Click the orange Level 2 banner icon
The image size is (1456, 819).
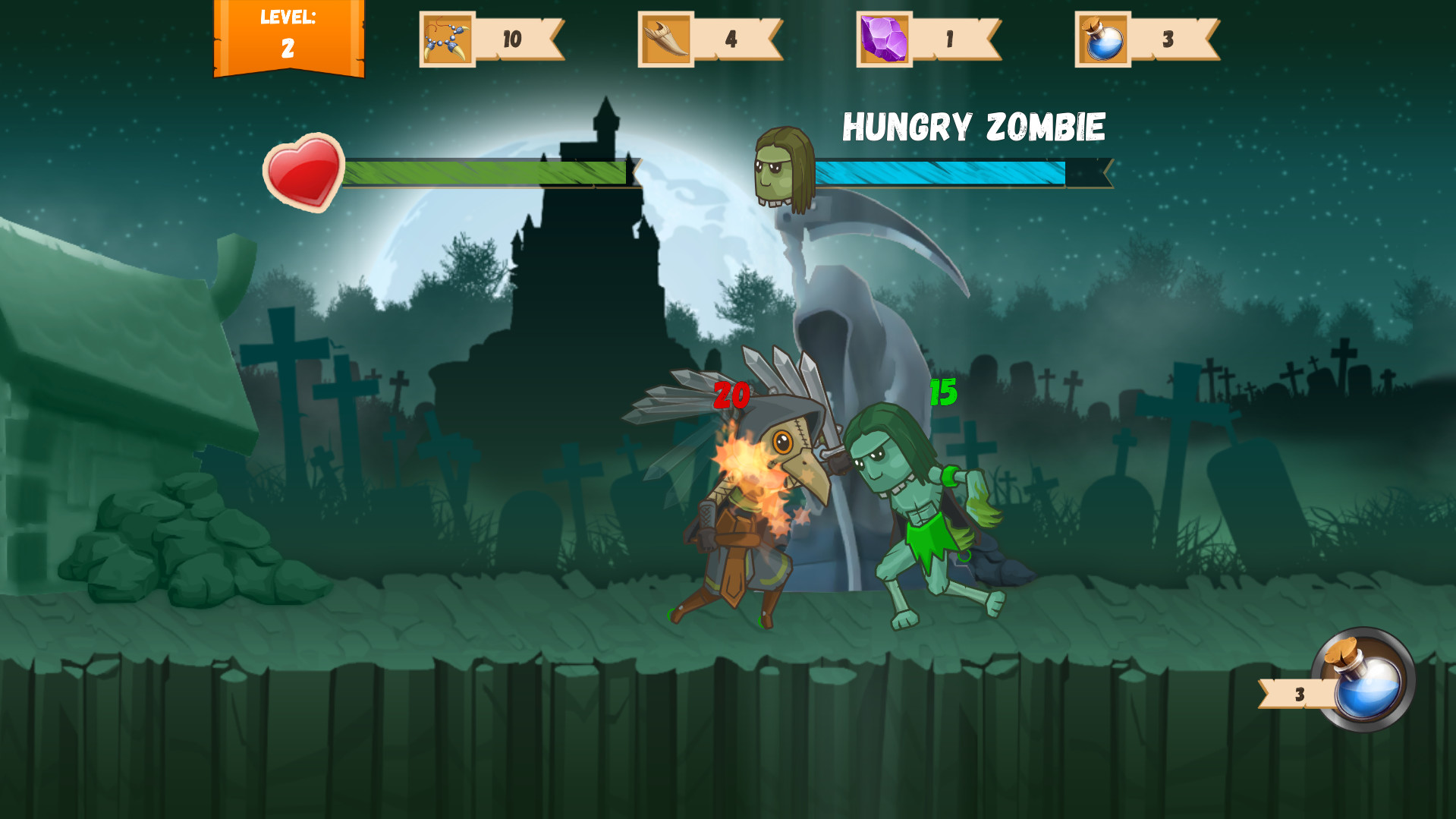pos(291,38)
